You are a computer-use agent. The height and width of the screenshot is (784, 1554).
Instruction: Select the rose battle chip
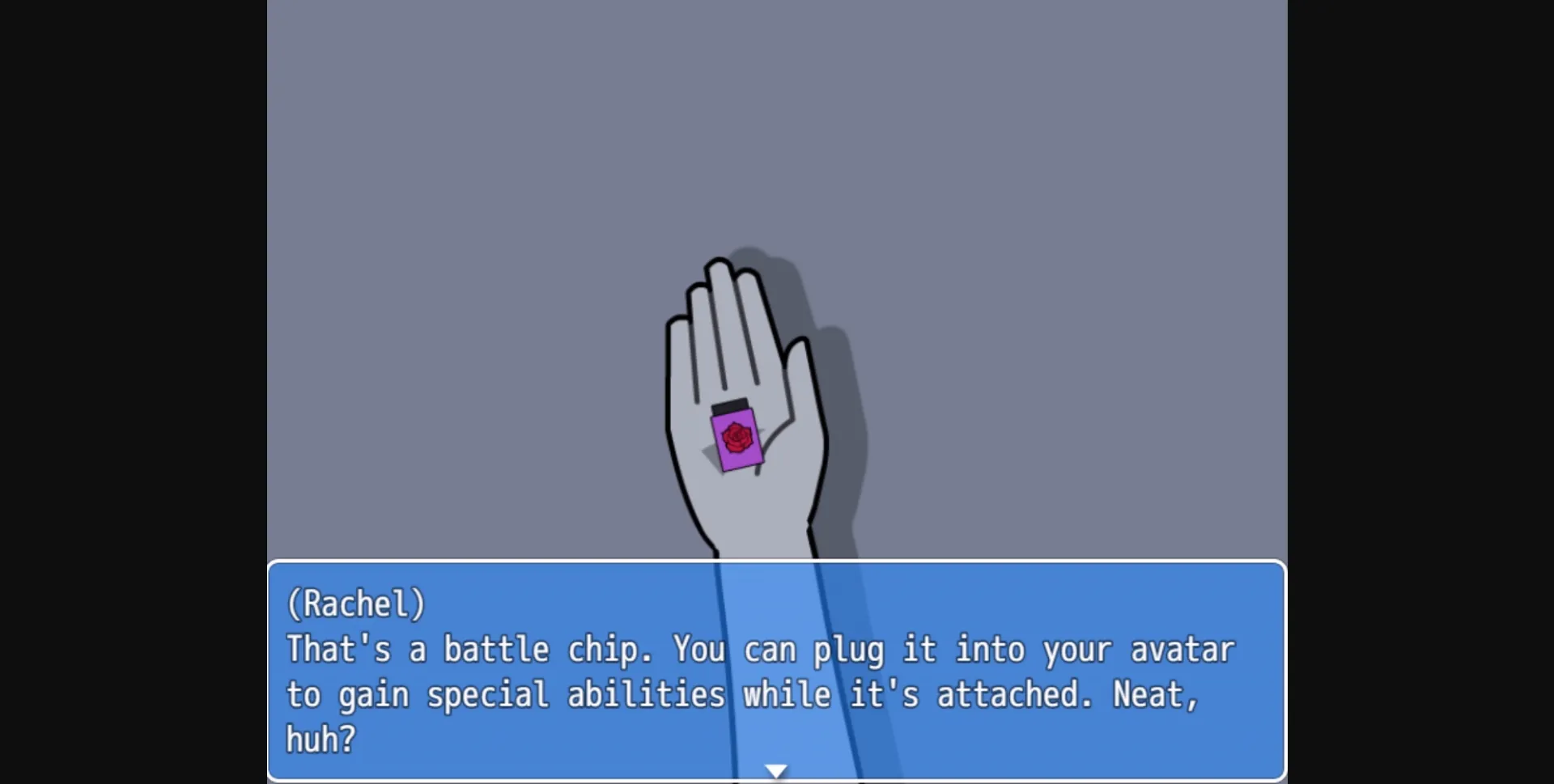tap(737, 441)
